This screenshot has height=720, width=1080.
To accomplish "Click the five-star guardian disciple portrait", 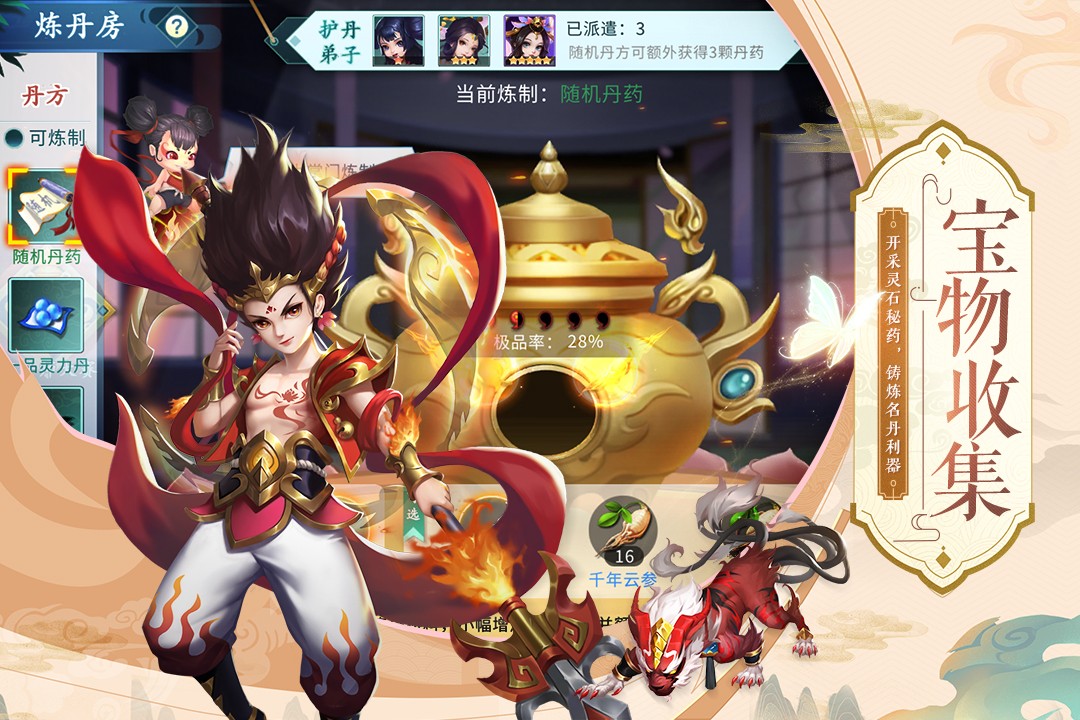I will 529,40.
